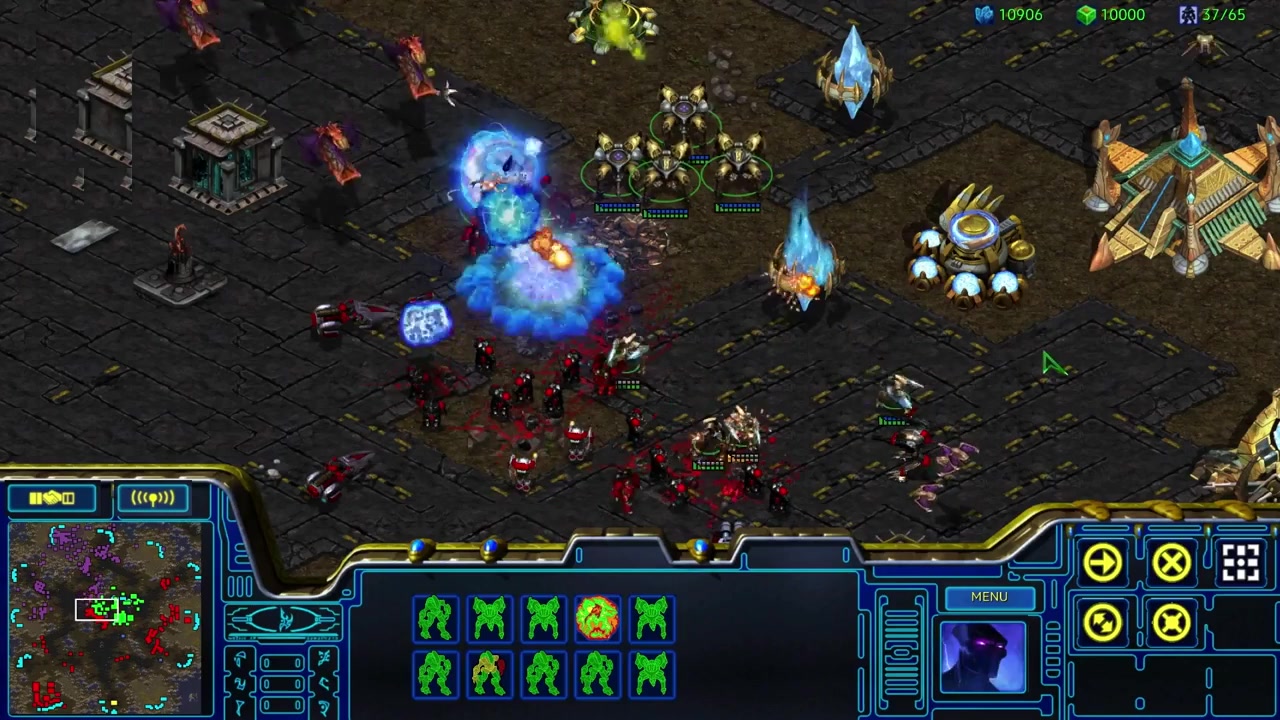This screenshot has width=1280, height=720.
Task: Activate the Hold Position command
Action: click(1171, 623)
